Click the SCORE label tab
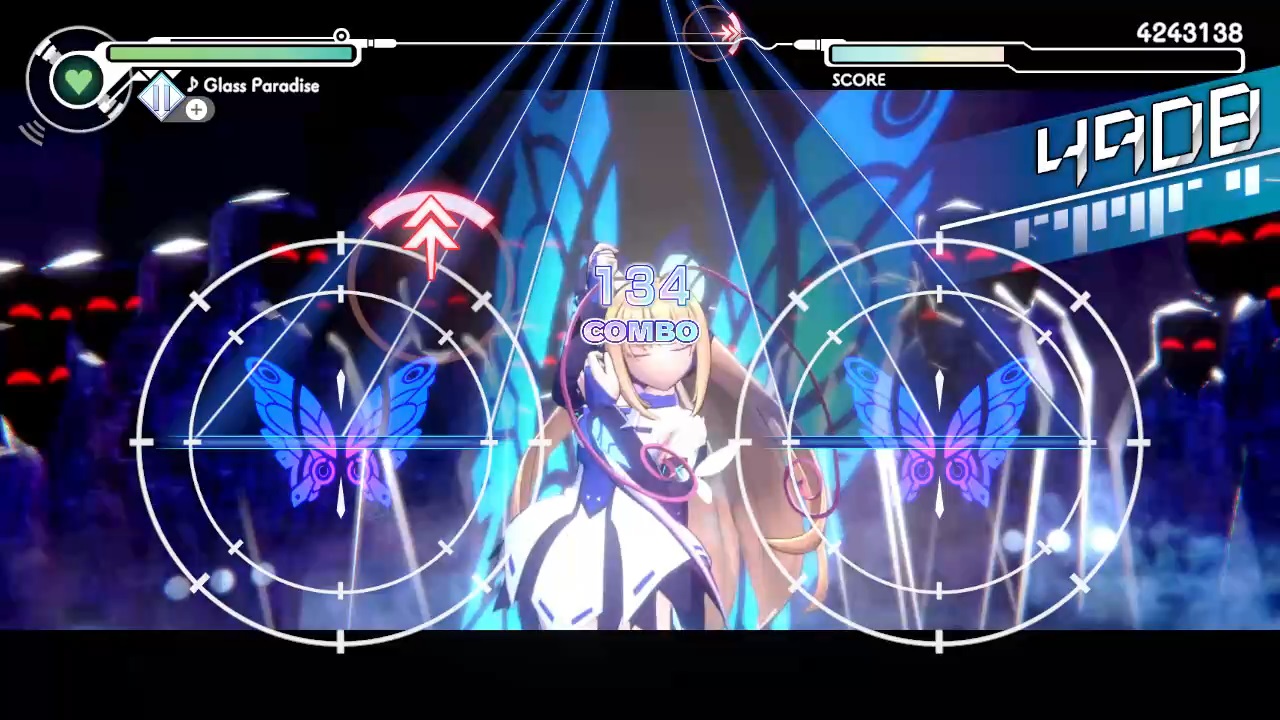The height and width of the screenshot is (720, 1280). point(858,80)
